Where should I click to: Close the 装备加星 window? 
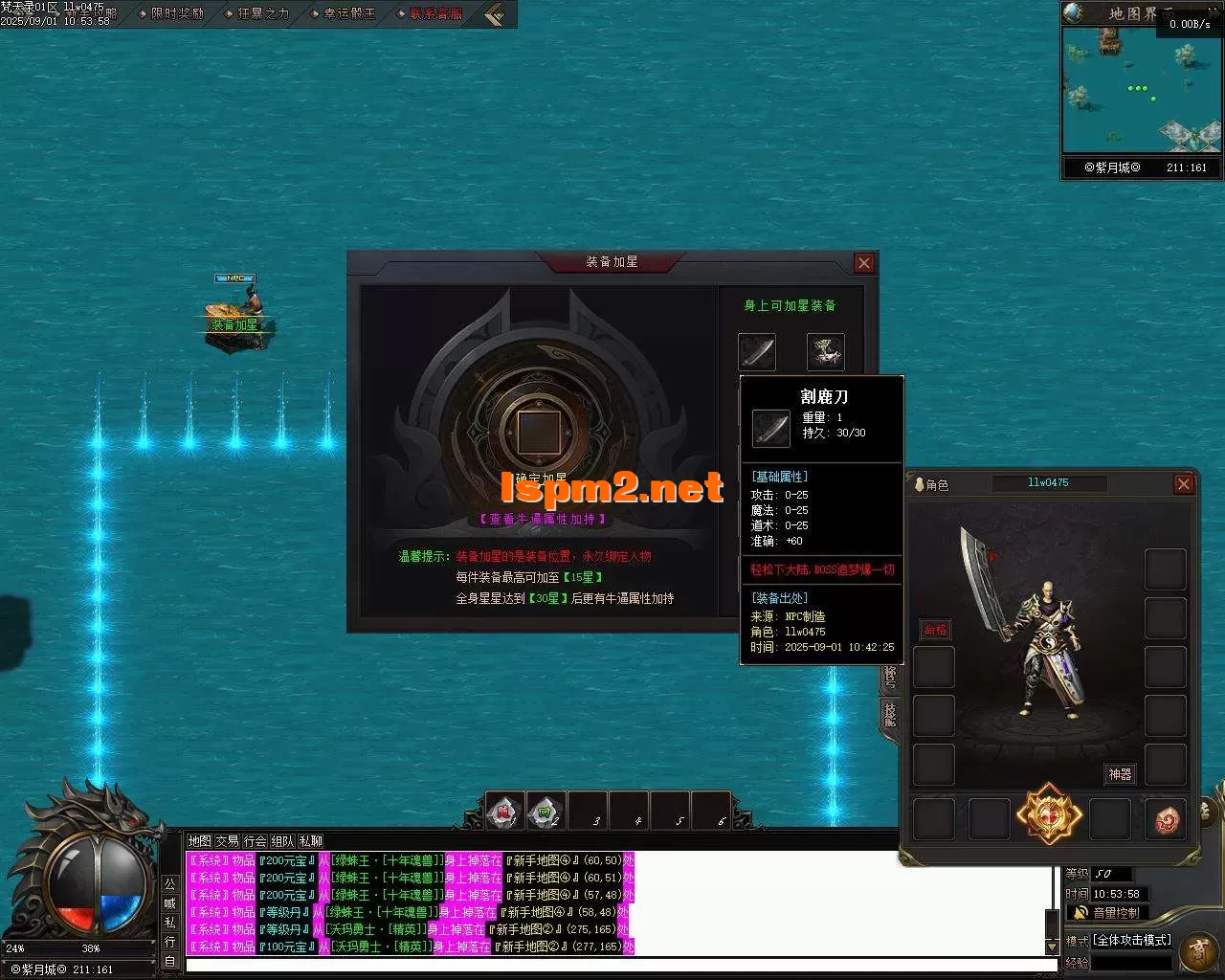click(864, 263)
